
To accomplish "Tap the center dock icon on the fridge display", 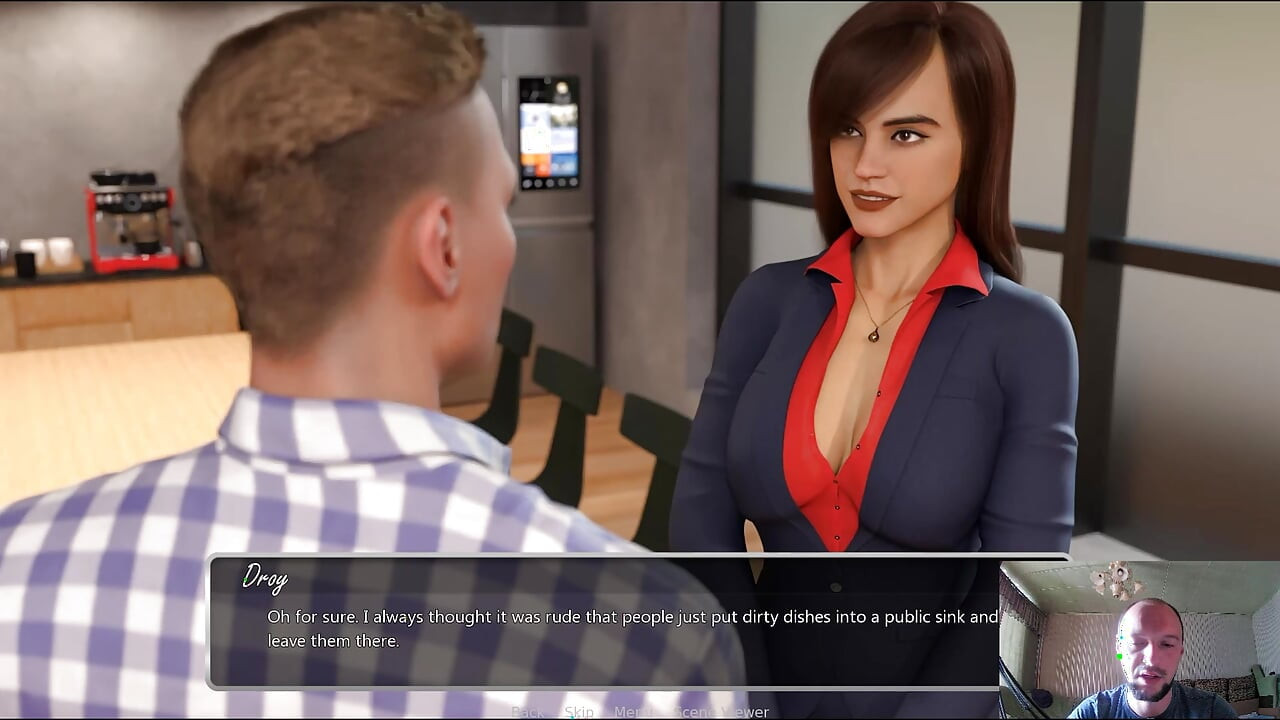I will coord(549,182).
